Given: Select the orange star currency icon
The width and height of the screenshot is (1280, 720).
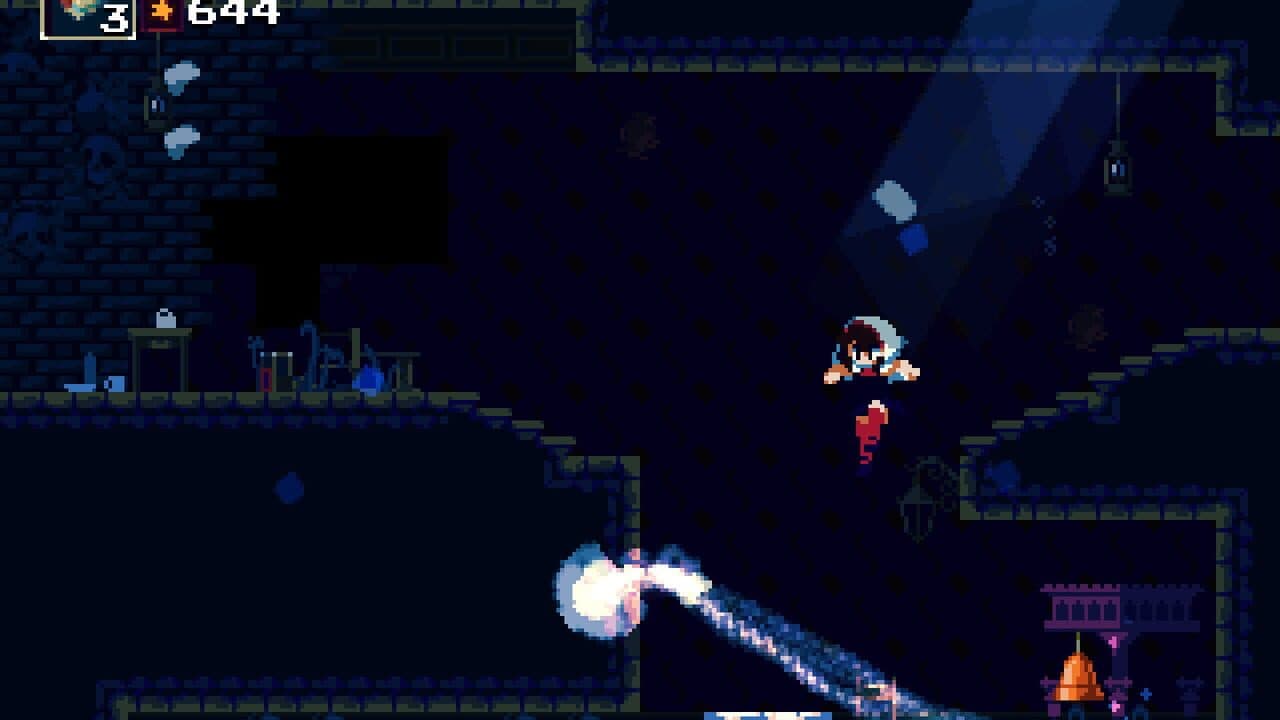Looking at the screenshot, I should tap(162, 11).
